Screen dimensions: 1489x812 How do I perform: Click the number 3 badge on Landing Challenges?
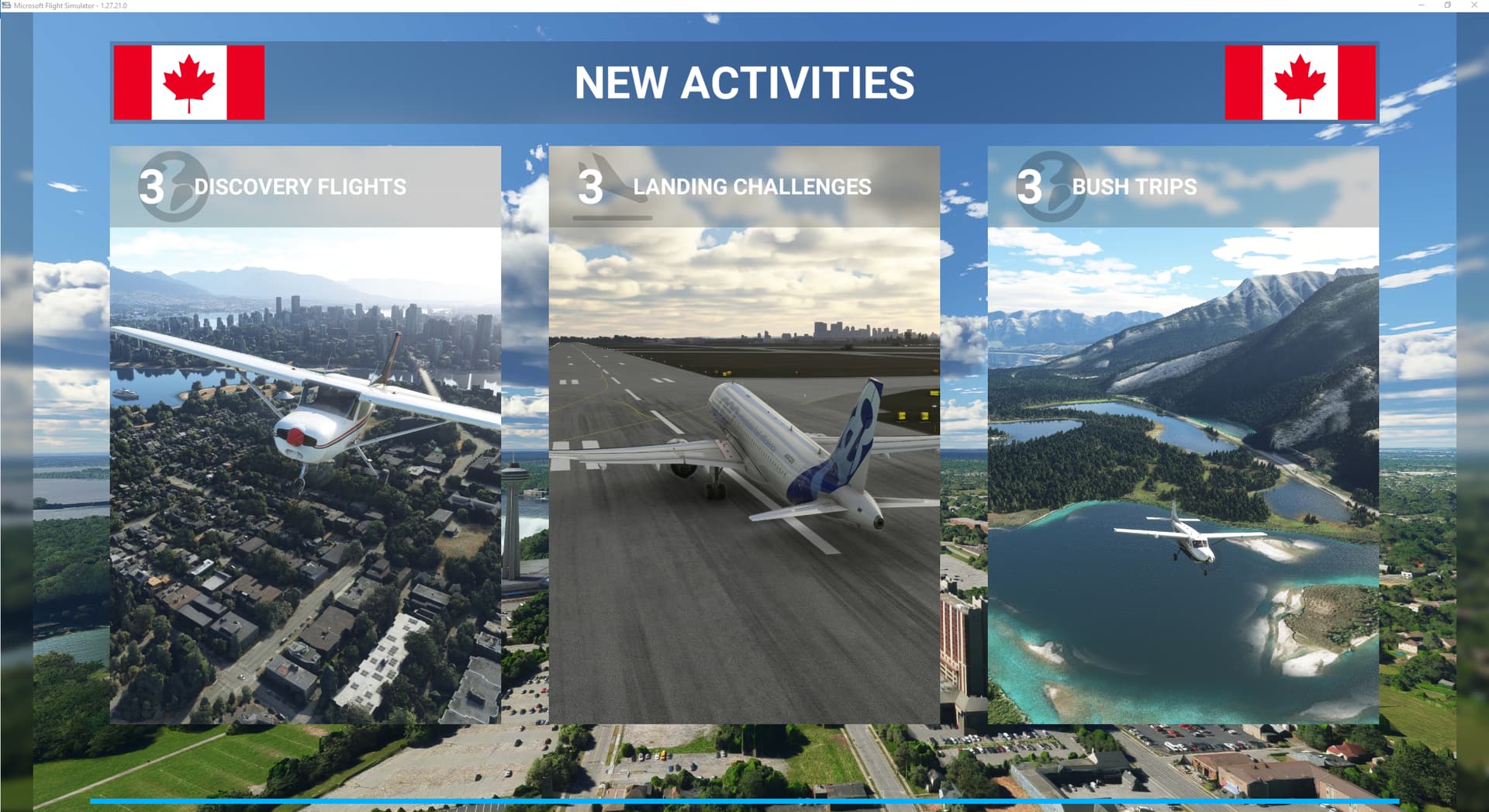click(x=591, y=186)
